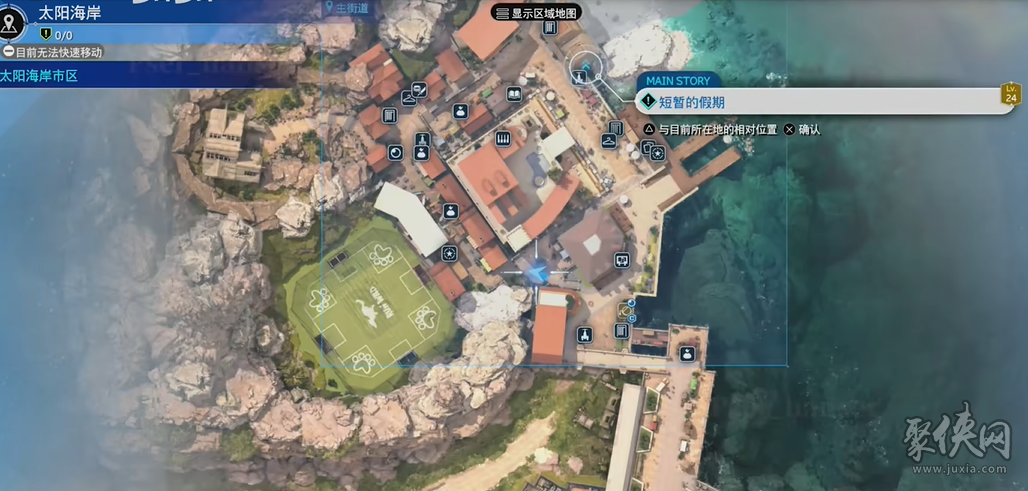Viewport: 1028px width, 491px height.
Task: Select the piano keys map marker
Action: tap(503, 138)
